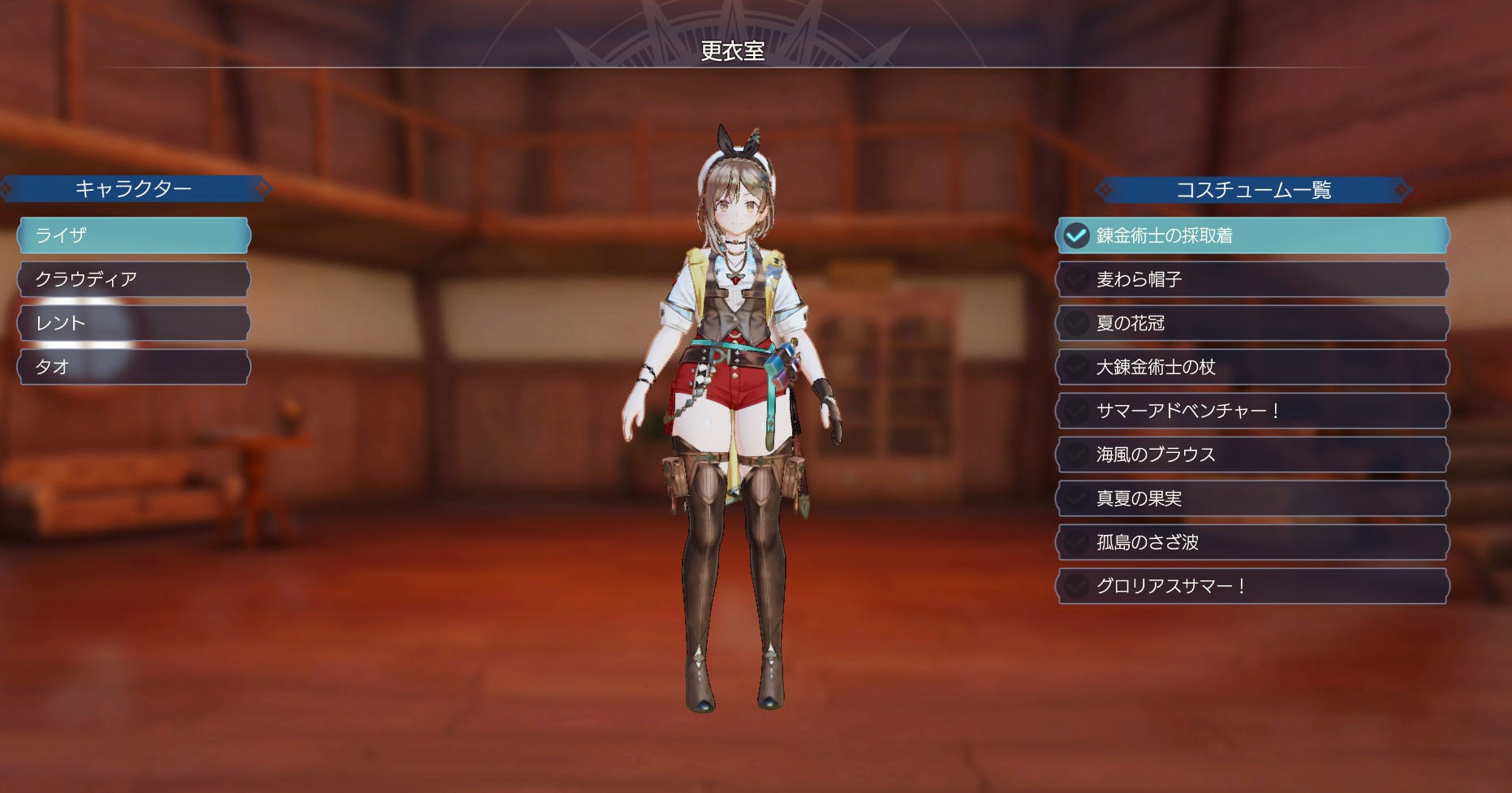Pick the 孤島のさざ波 costume
Screen dimensions: 1512x793
[1252, 542]
